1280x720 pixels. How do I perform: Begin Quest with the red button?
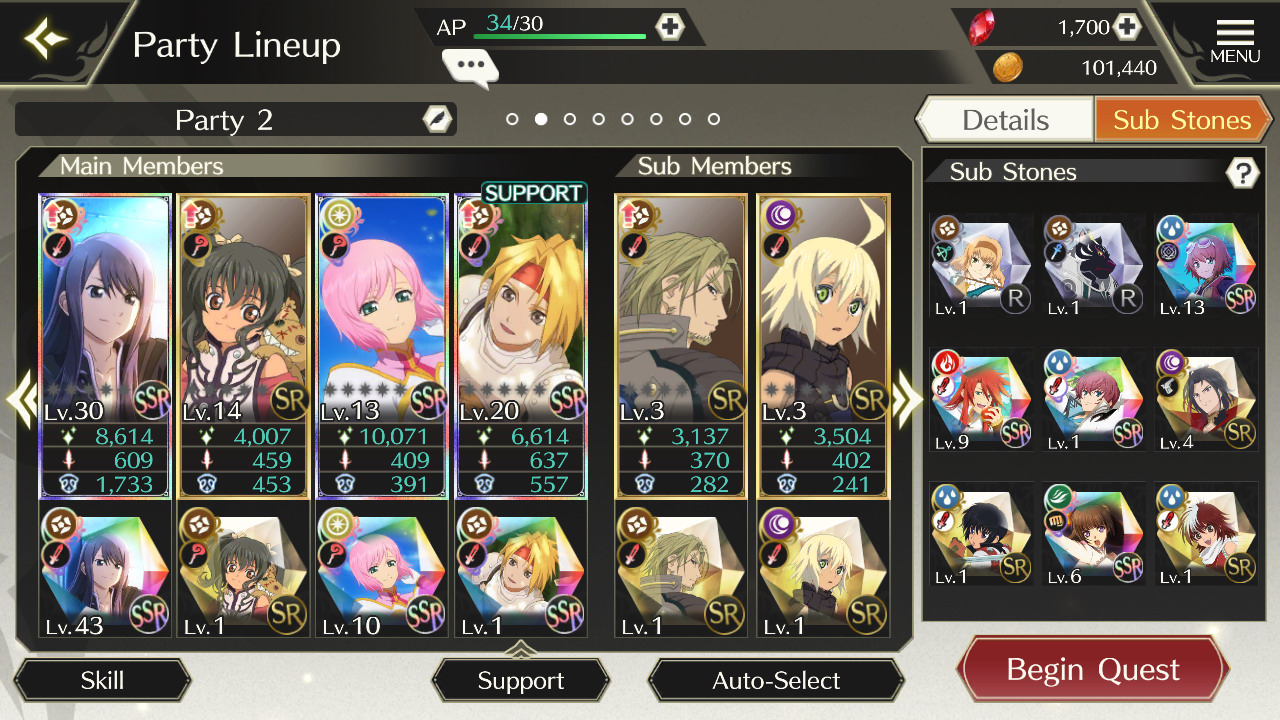(x=1093, y=669)
